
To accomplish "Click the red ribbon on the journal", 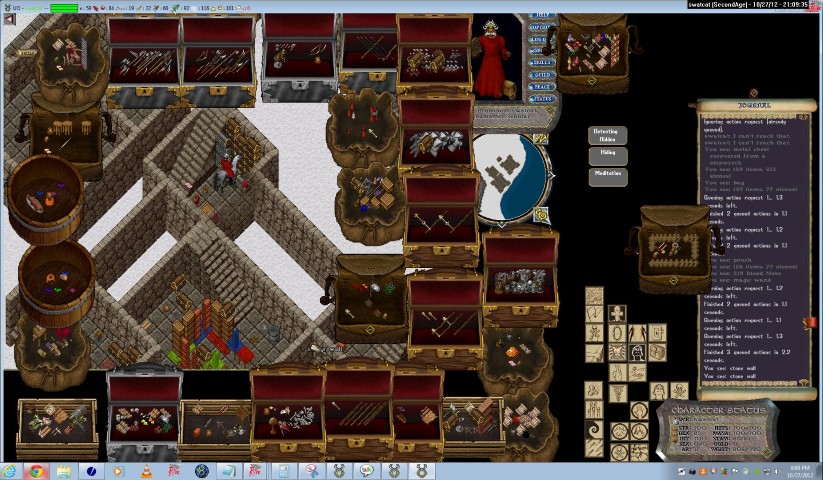I will click(811, 322).
